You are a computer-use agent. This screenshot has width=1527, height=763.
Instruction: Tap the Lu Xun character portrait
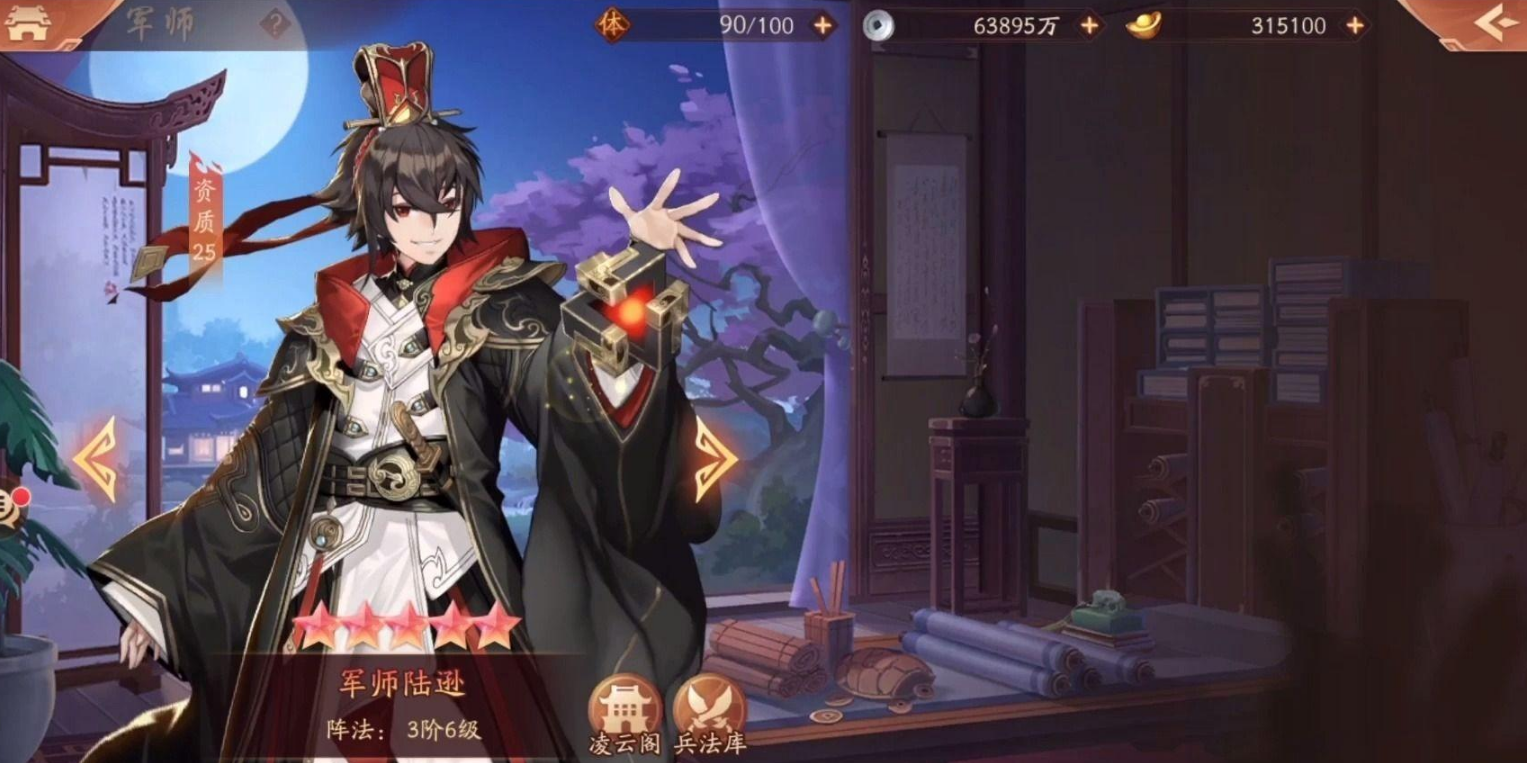[x=400, y=400]
